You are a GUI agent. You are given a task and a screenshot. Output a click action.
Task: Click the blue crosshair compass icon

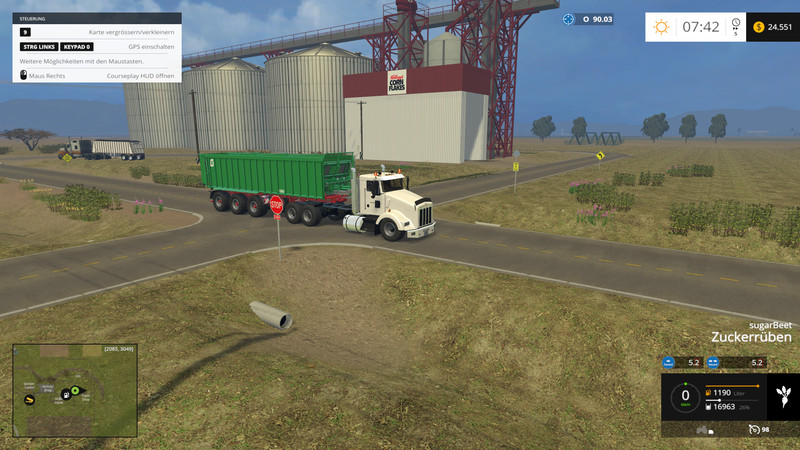pos(569,19)
